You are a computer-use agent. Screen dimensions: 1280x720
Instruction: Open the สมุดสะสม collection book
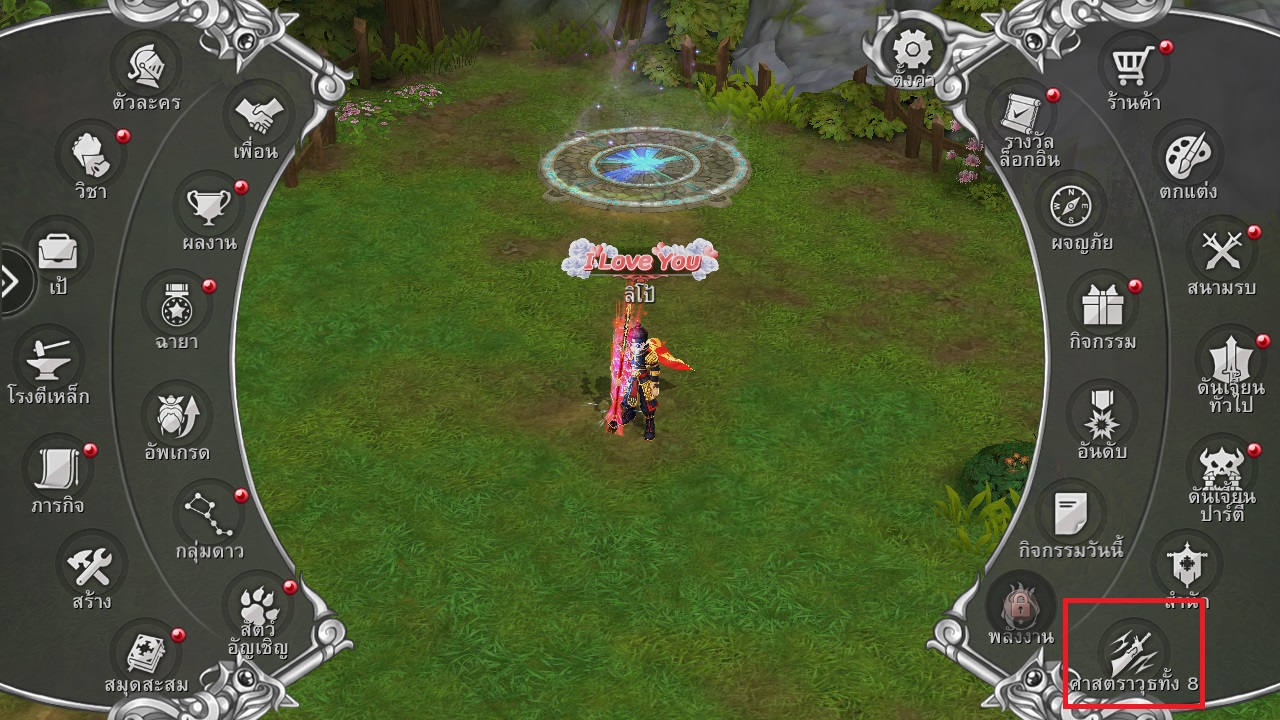(x=146, y=651)
